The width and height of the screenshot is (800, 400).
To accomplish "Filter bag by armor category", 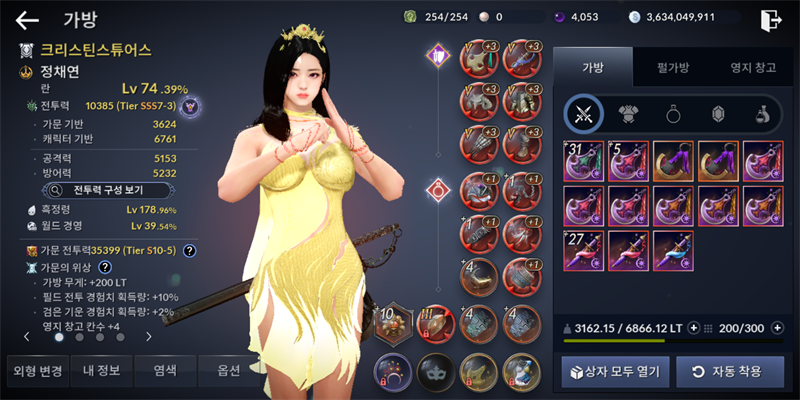I will tap(628, 114).
